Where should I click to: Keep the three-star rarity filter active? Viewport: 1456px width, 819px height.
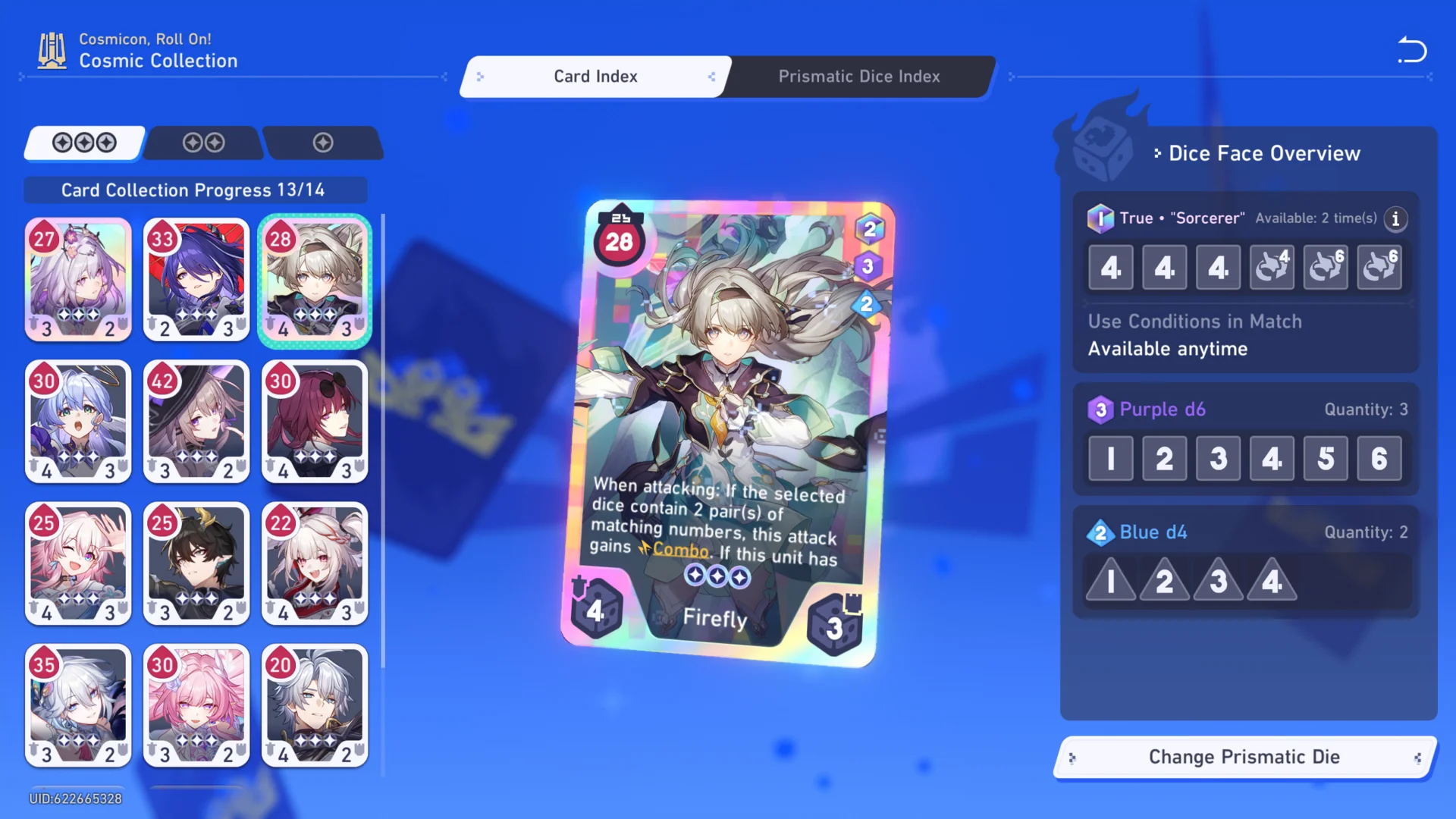point(83,143)
